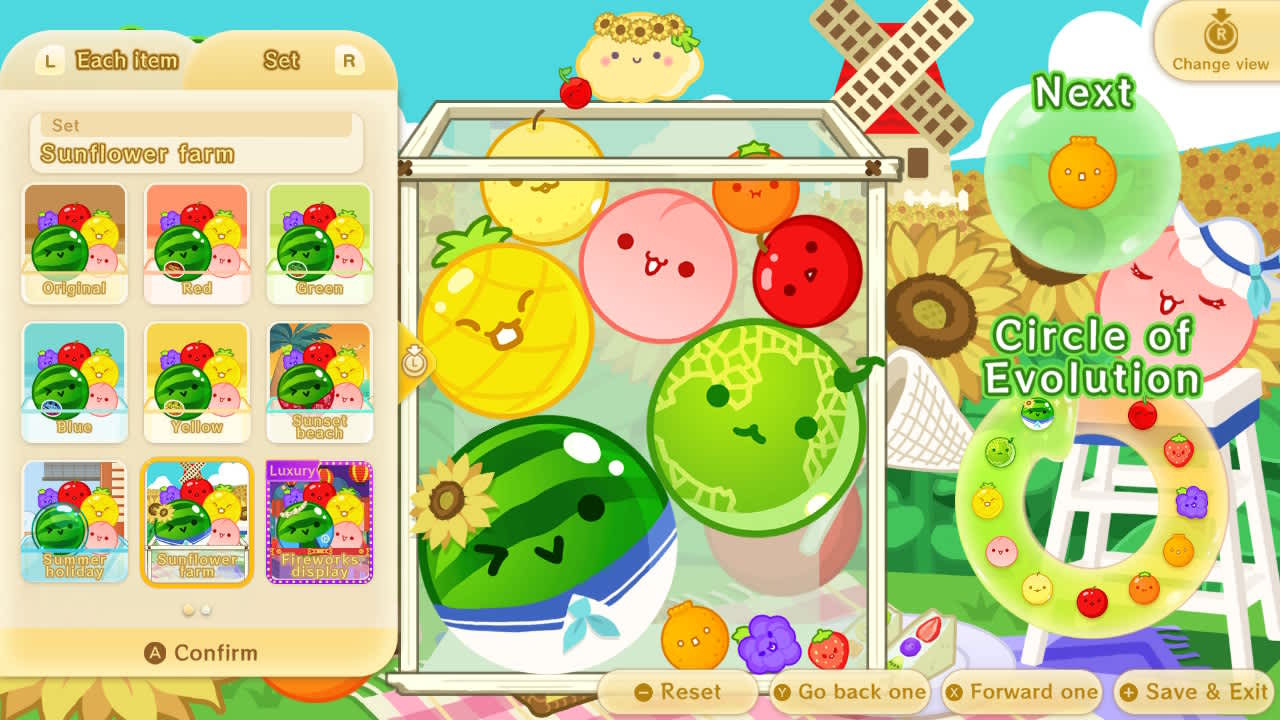Click the grape icon in Circle of Evolution
This screenshot has width=1280, height=720.
pyautogui.click(x=1191, y=501)
